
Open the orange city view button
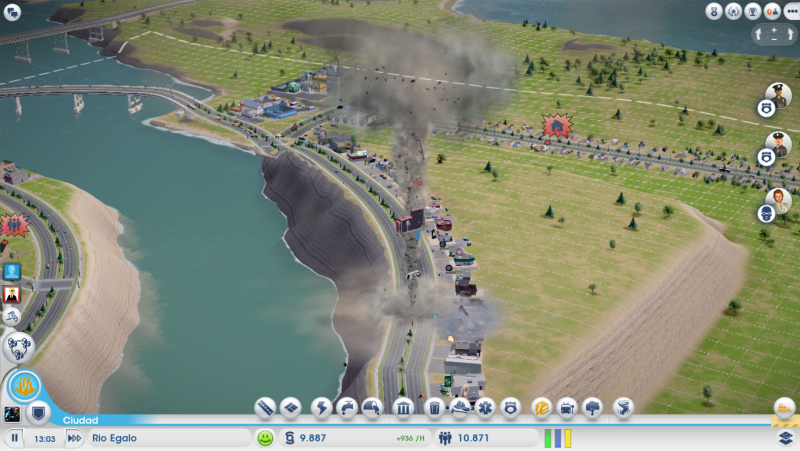(x=24, y=385)
